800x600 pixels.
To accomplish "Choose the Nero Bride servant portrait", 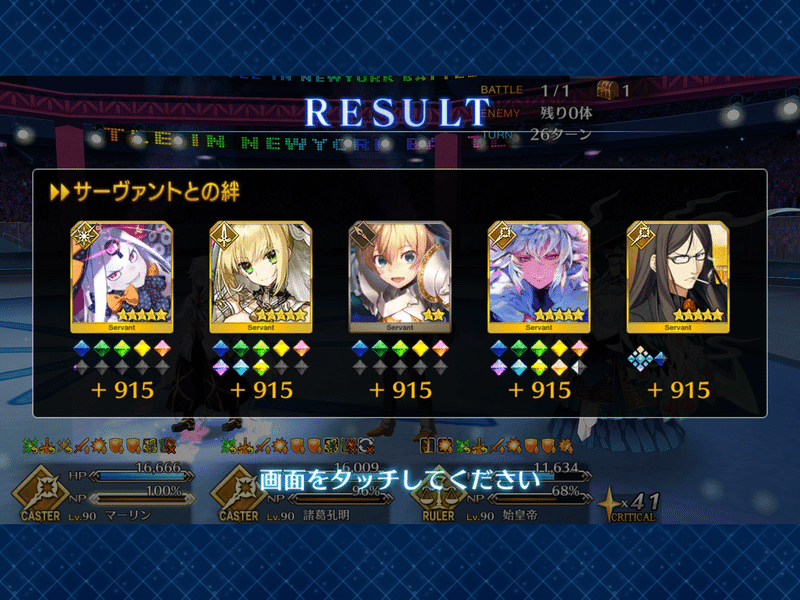I will click(260, 275).
